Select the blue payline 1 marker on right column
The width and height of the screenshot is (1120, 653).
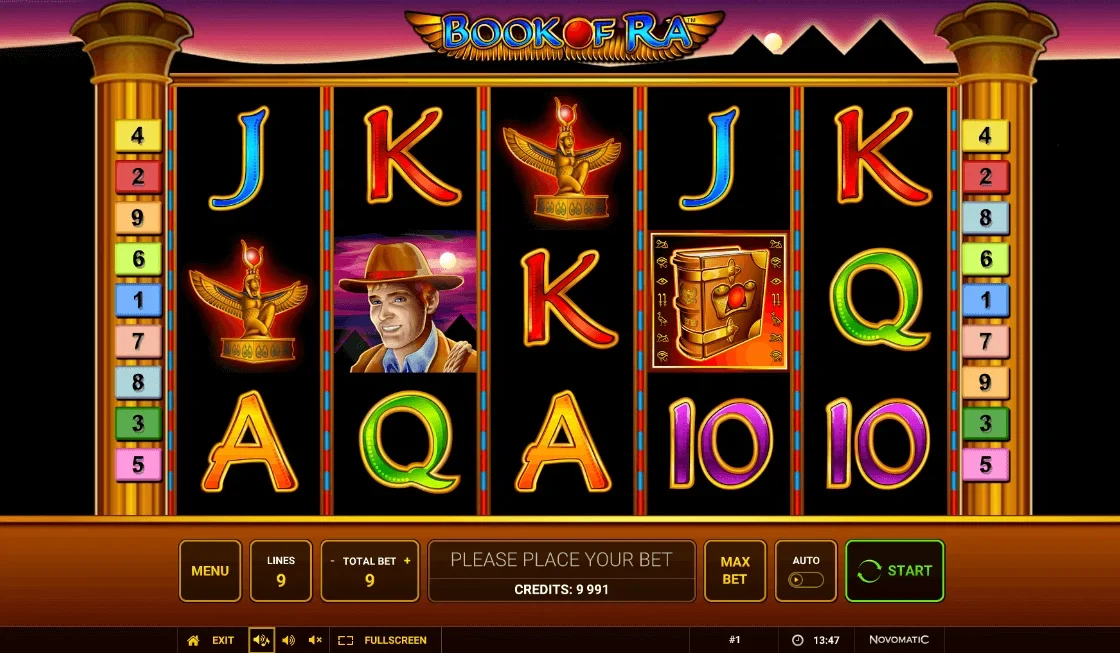pyautogui.click(x=985, y=300)
